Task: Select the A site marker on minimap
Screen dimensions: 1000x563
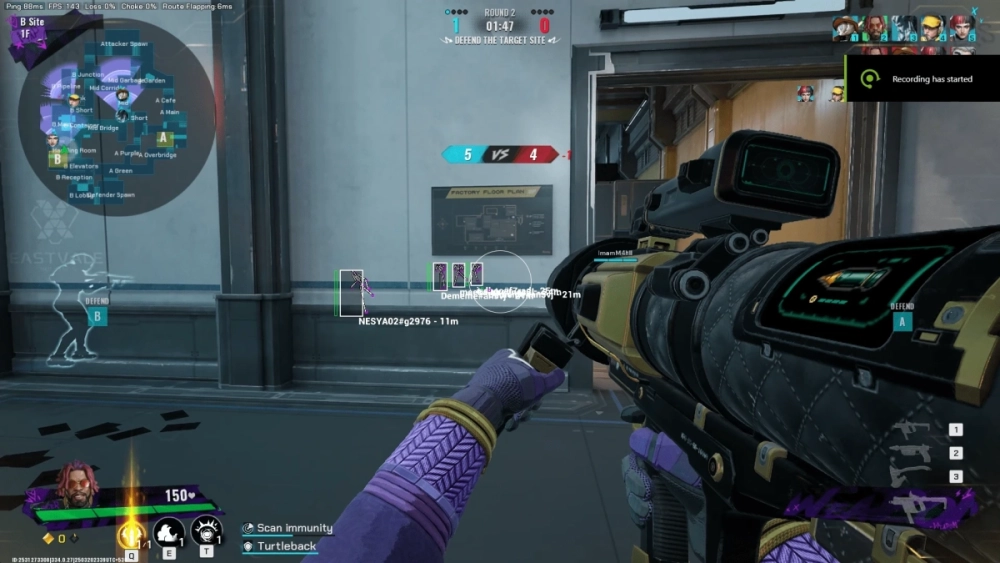Action: [165, 139]
